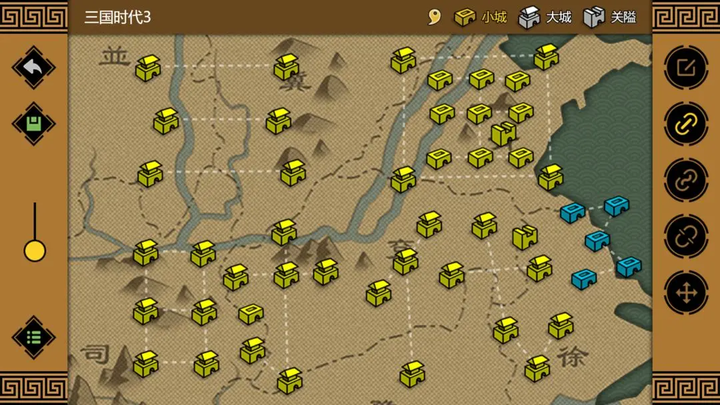Click the yellow map pin marker icon

[434, 17]
